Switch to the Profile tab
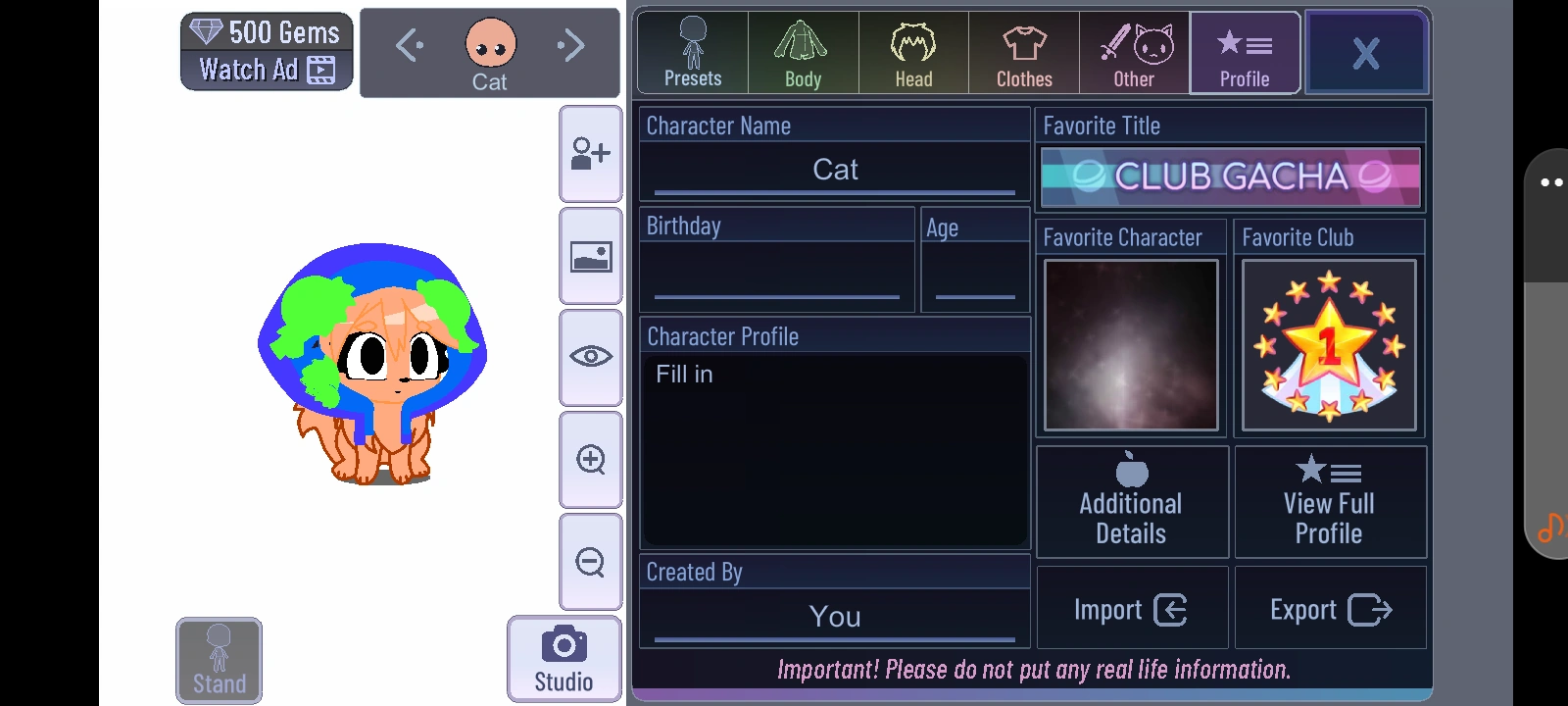 point(1244,51)
